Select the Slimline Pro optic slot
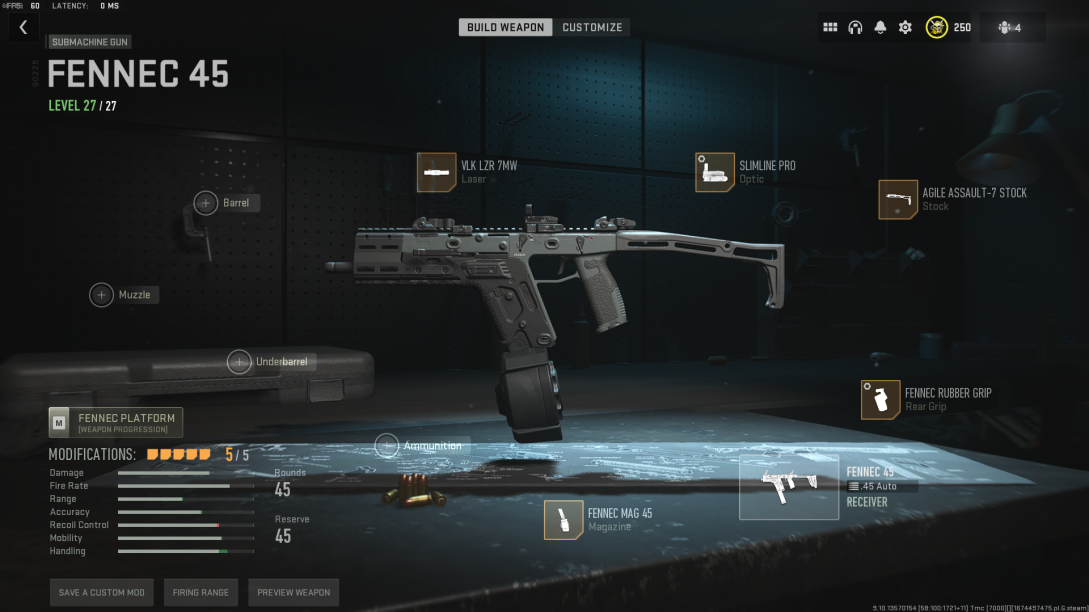This screenshot has height=612, width=1089. point(715,172)
